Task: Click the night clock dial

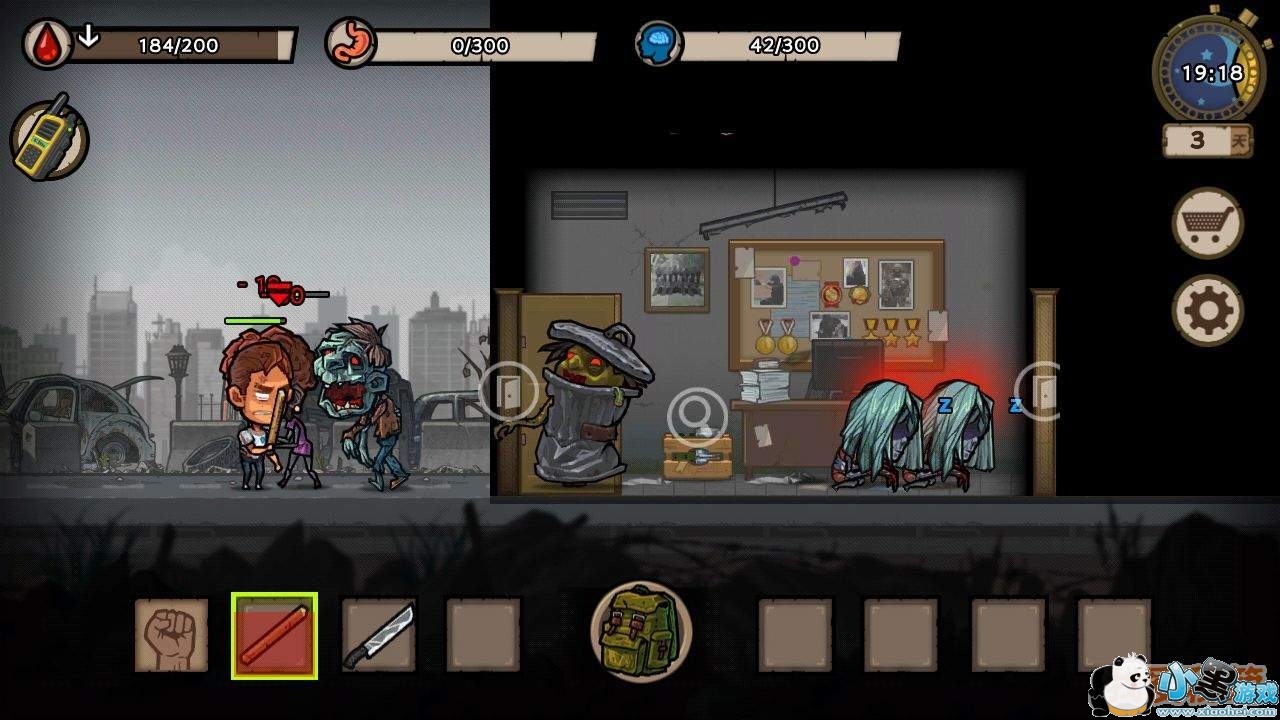Action: [1208, 73]
